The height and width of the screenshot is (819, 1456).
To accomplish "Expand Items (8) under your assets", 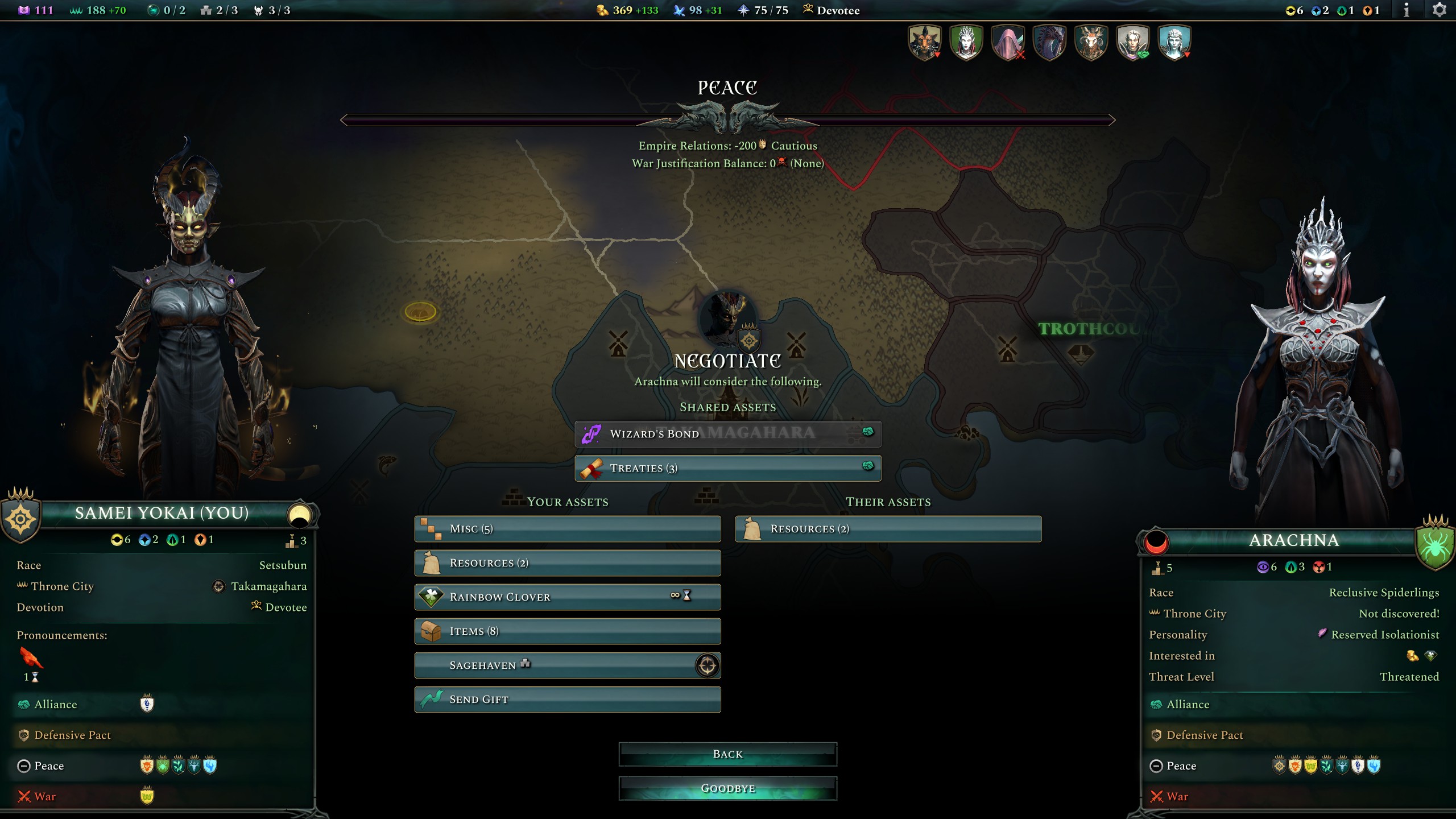I will (x=567, y=631).
